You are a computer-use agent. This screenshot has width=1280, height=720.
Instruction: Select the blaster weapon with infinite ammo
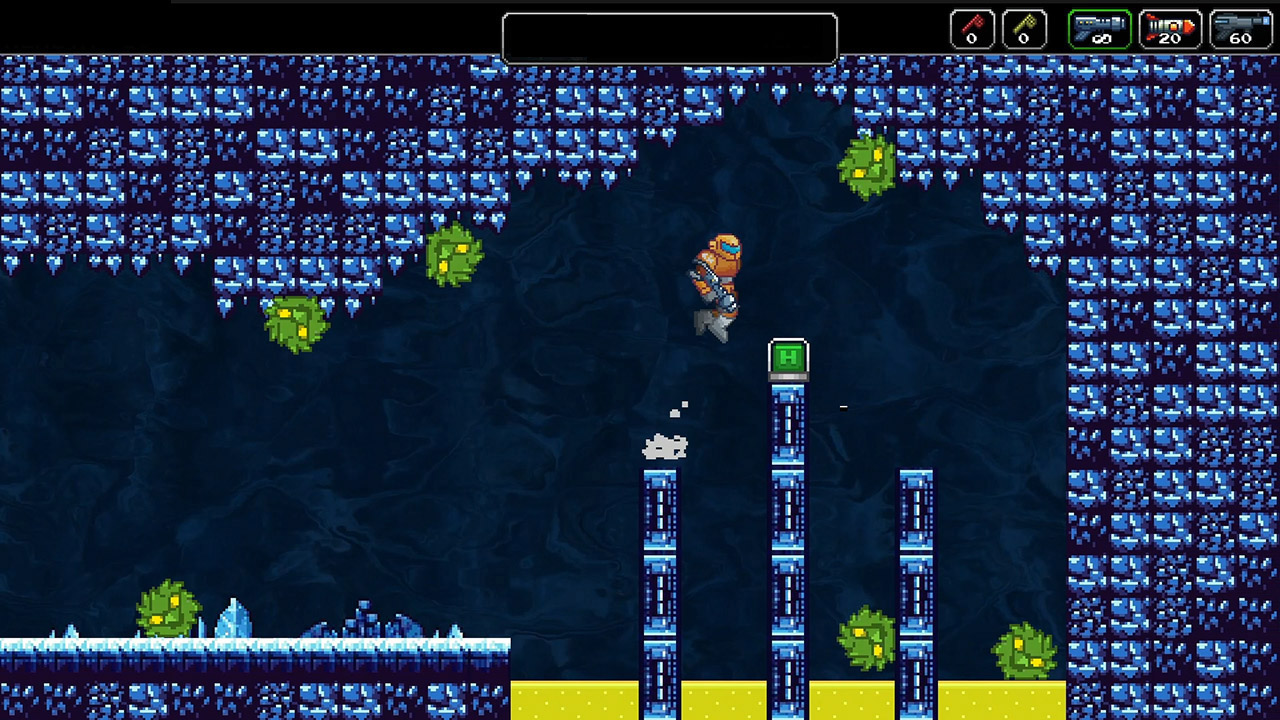1099,29
